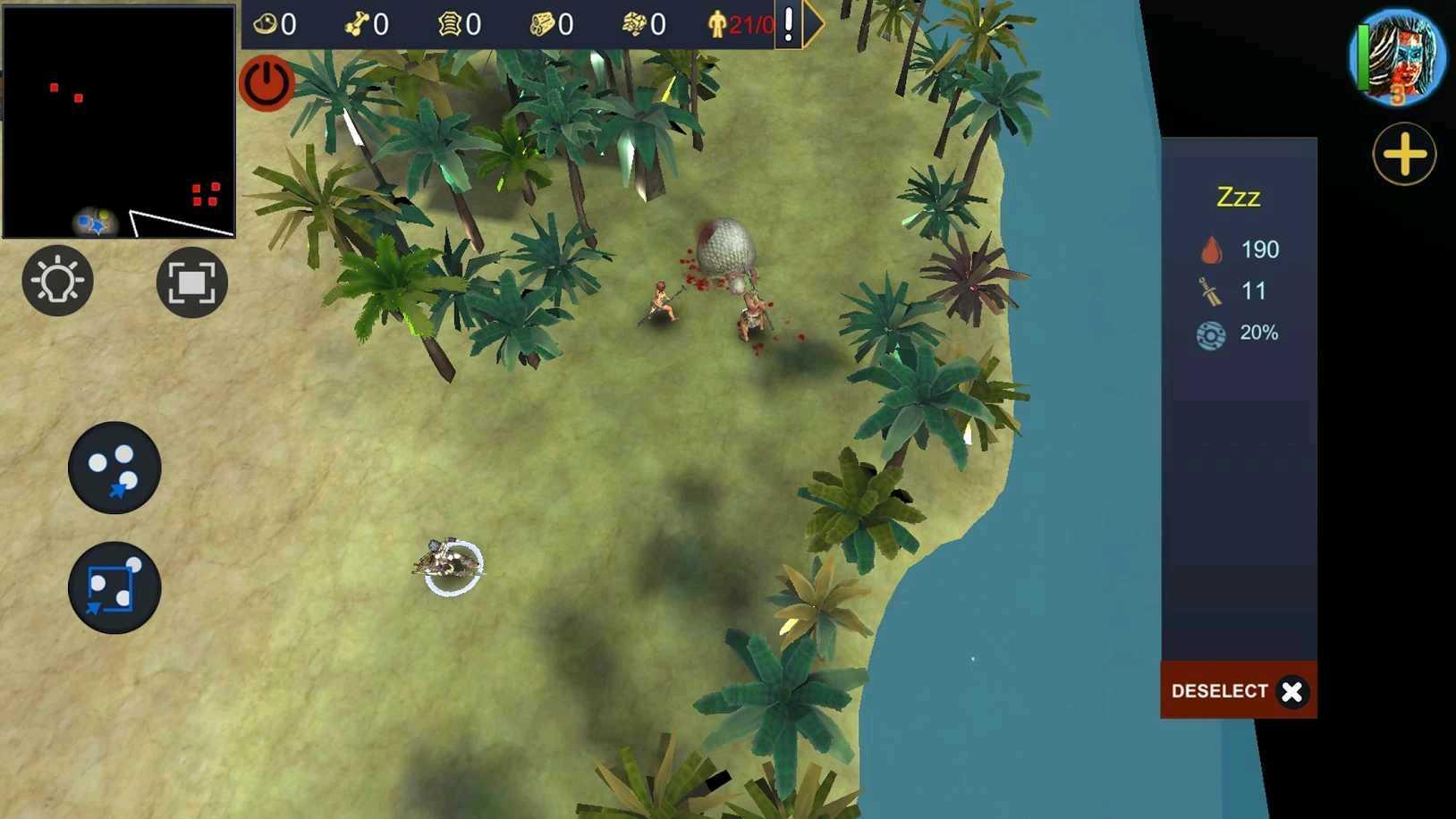This screenshot has height=819, width=1456.
Task: Click the meat resource counter icon
Action: pos(266,22)
